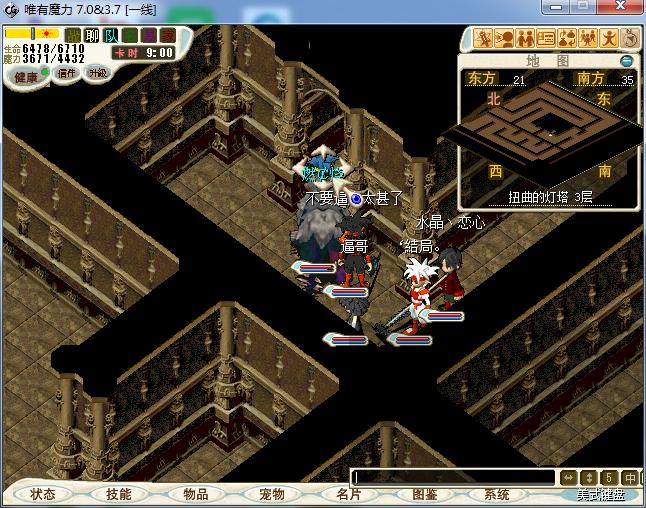Toggle the 队 team switch
This screenshot has width=646, height=508.
[x=111, y=35]
